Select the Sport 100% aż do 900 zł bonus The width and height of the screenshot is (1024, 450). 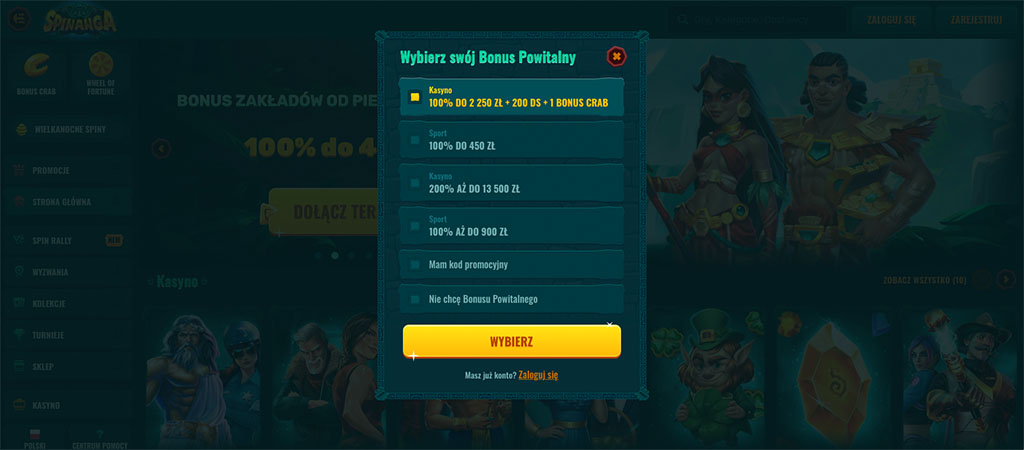[511, 225]
